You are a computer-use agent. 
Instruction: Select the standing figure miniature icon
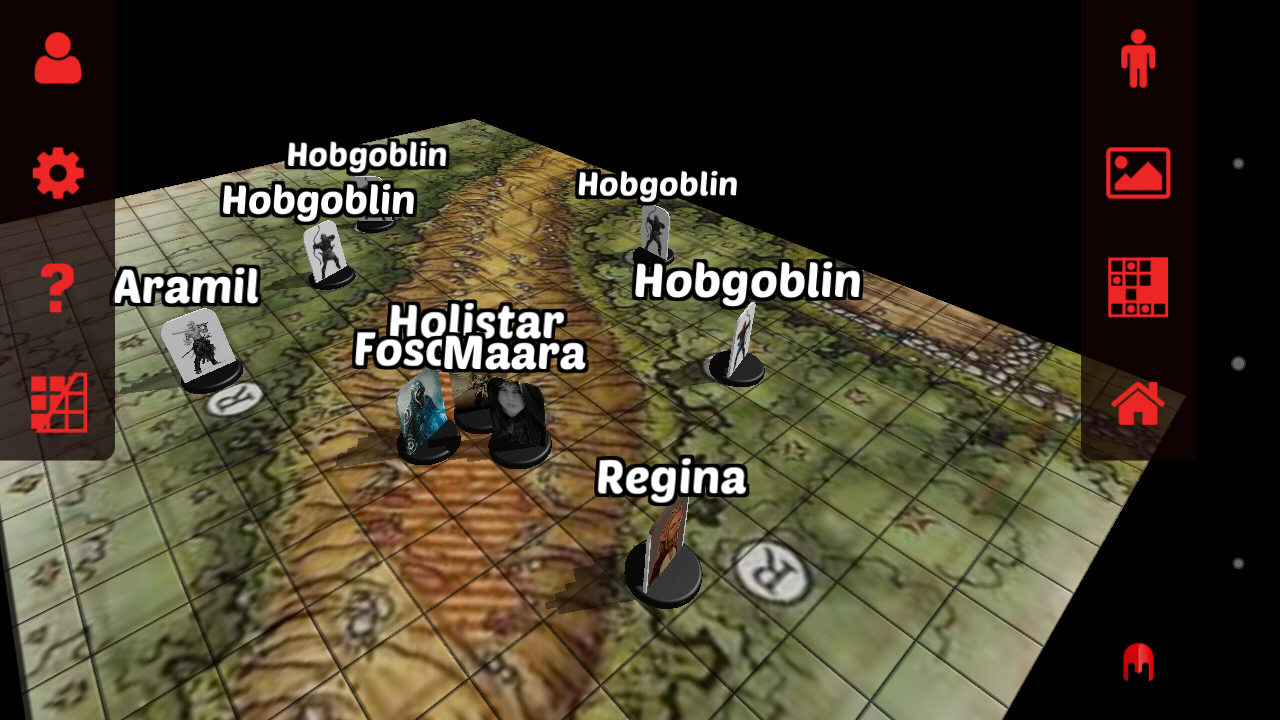click(1137, 58)
